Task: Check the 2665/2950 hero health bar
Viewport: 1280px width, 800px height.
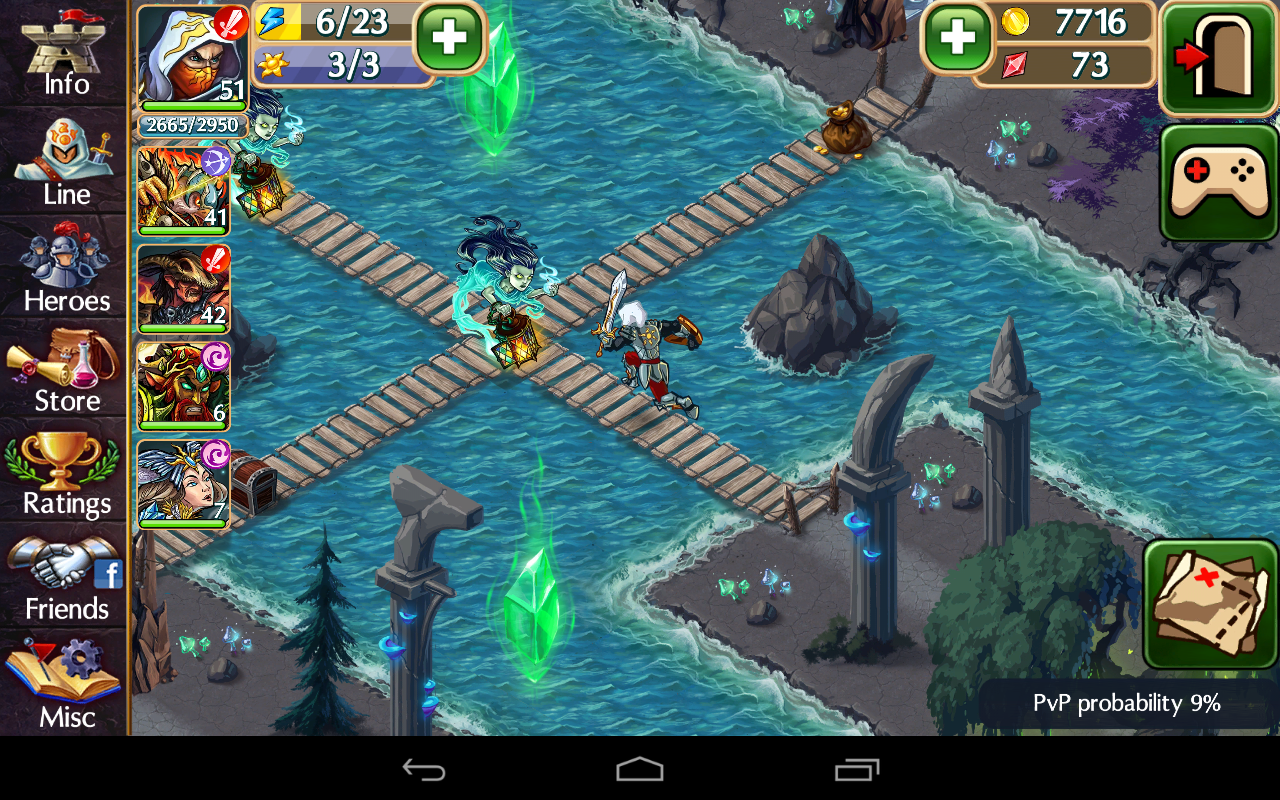Action: click(183, 124)
